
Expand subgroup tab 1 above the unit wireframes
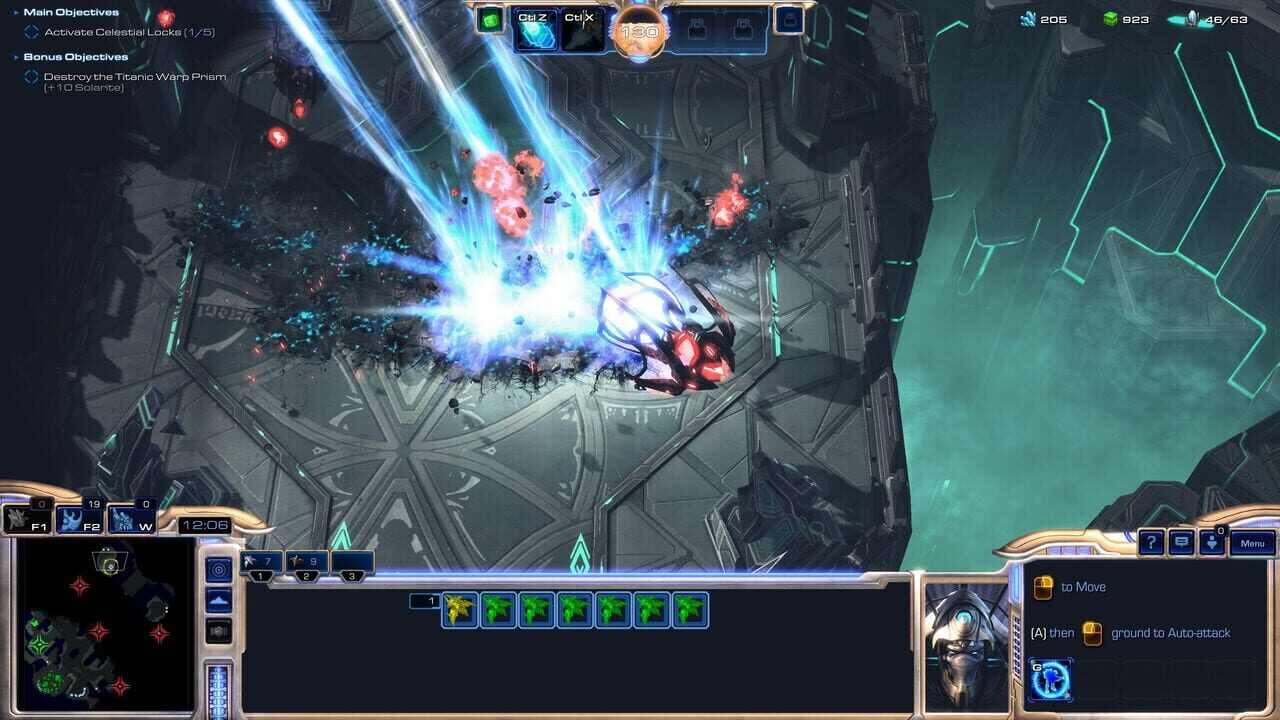428,600
